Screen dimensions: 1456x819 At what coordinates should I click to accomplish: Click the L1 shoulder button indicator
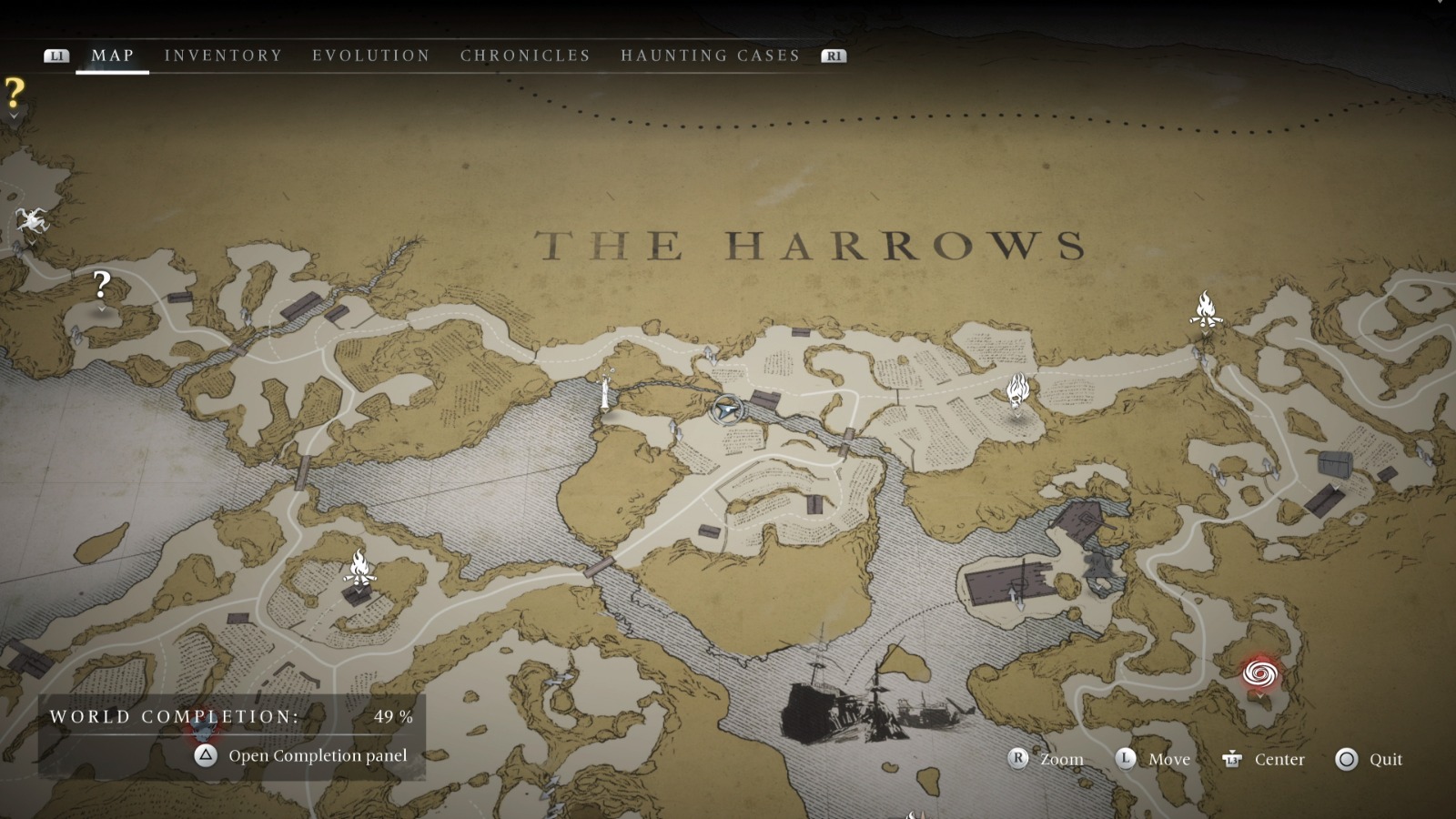click(x=56, y=56)
